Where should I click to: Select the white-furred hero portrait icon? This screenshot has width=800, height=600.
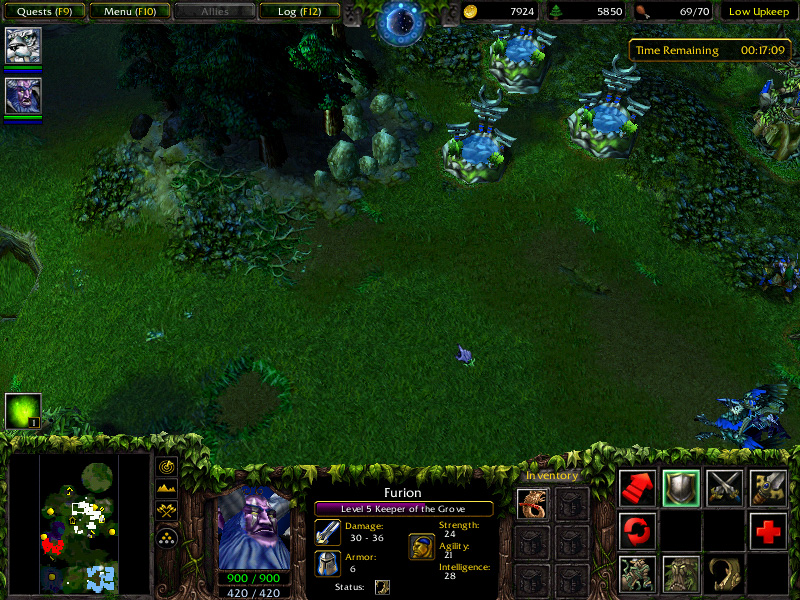coord(22,45)
